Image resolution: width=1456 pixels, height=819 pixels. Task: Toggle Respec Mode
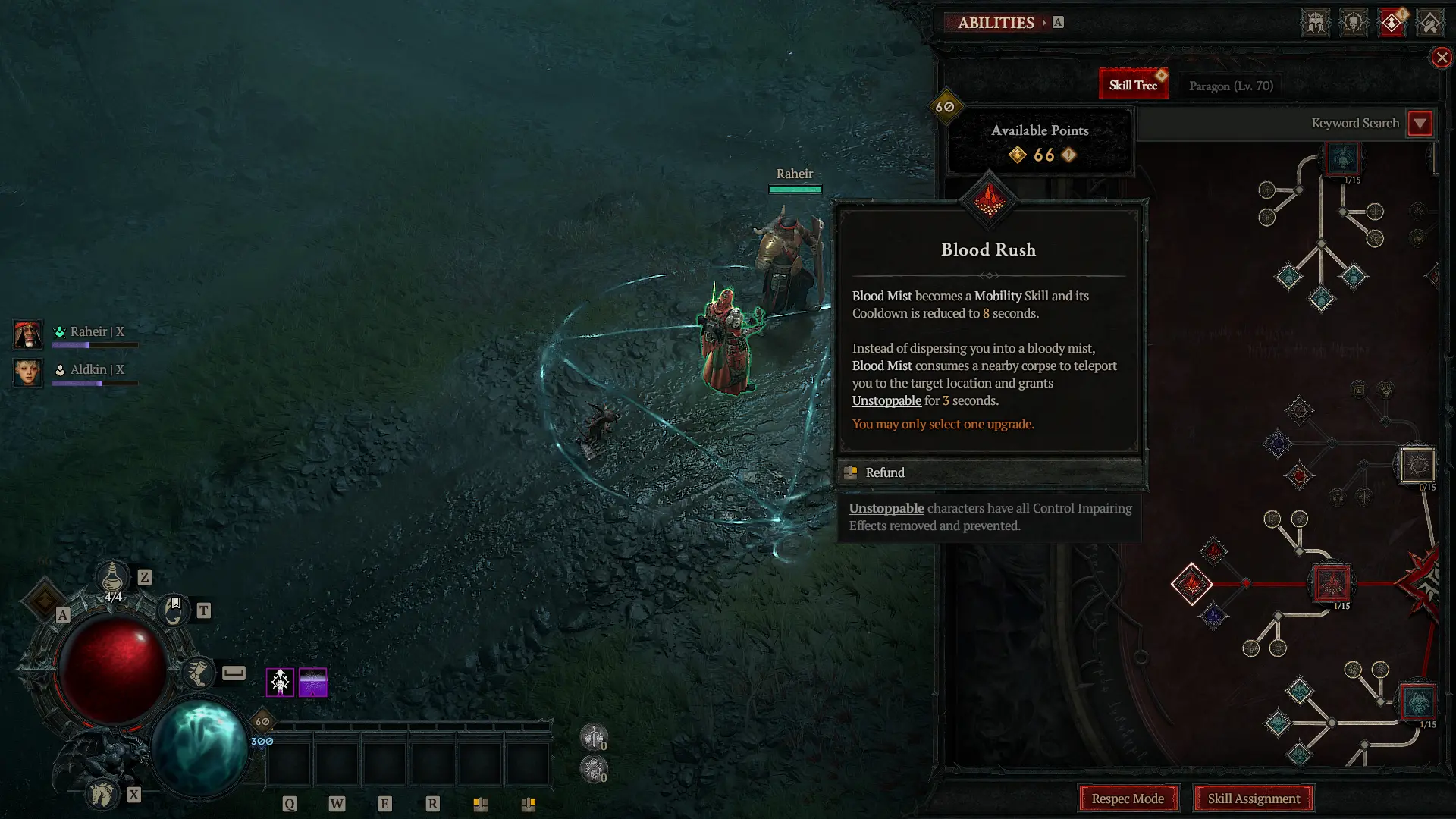[1128, 799]
